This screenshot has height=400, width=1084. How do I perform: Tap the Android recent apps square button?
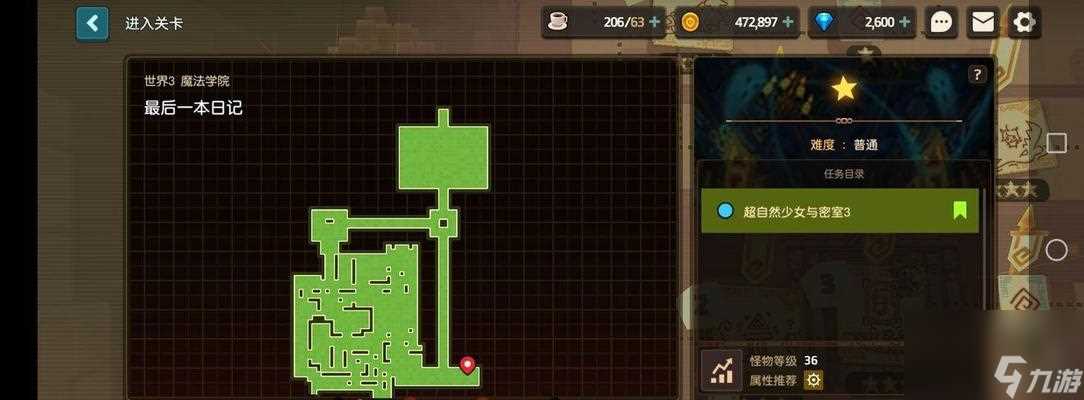(1056, 143)
